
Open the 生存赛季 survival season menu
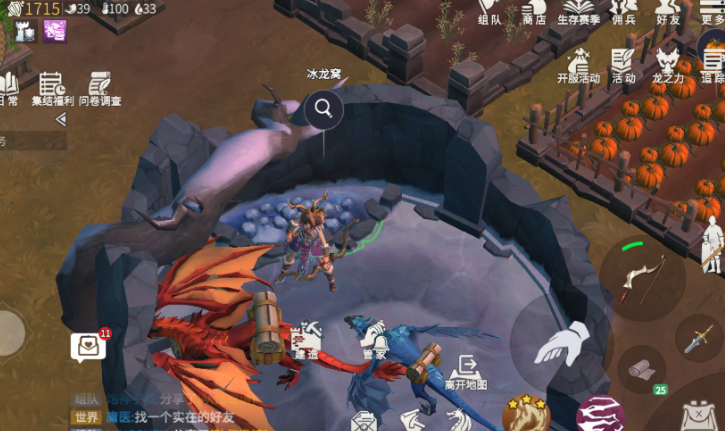[578, 11]
